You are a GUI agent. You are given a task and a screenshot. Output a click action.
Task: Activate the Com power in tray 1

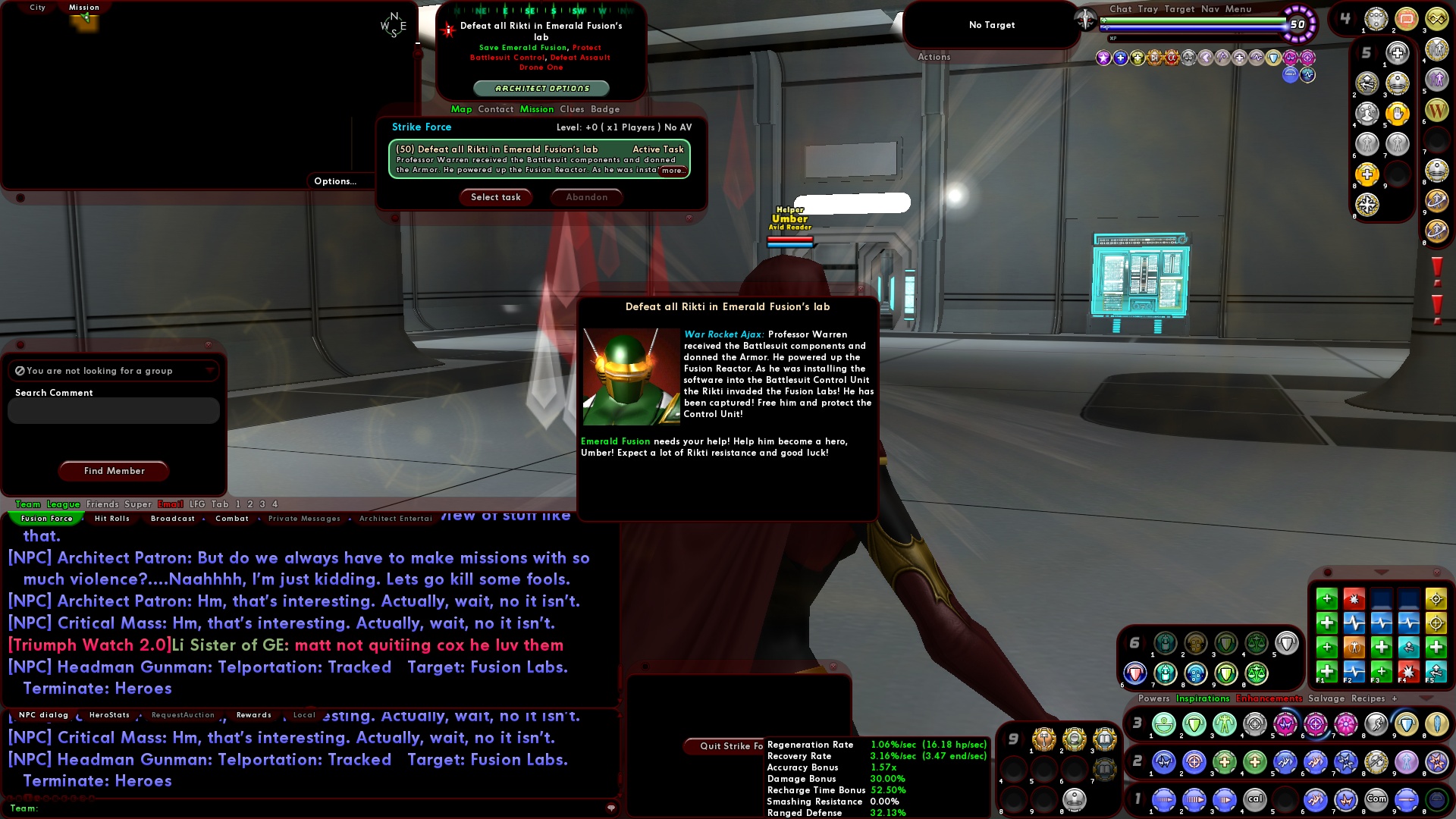[x=1376, y=799]
